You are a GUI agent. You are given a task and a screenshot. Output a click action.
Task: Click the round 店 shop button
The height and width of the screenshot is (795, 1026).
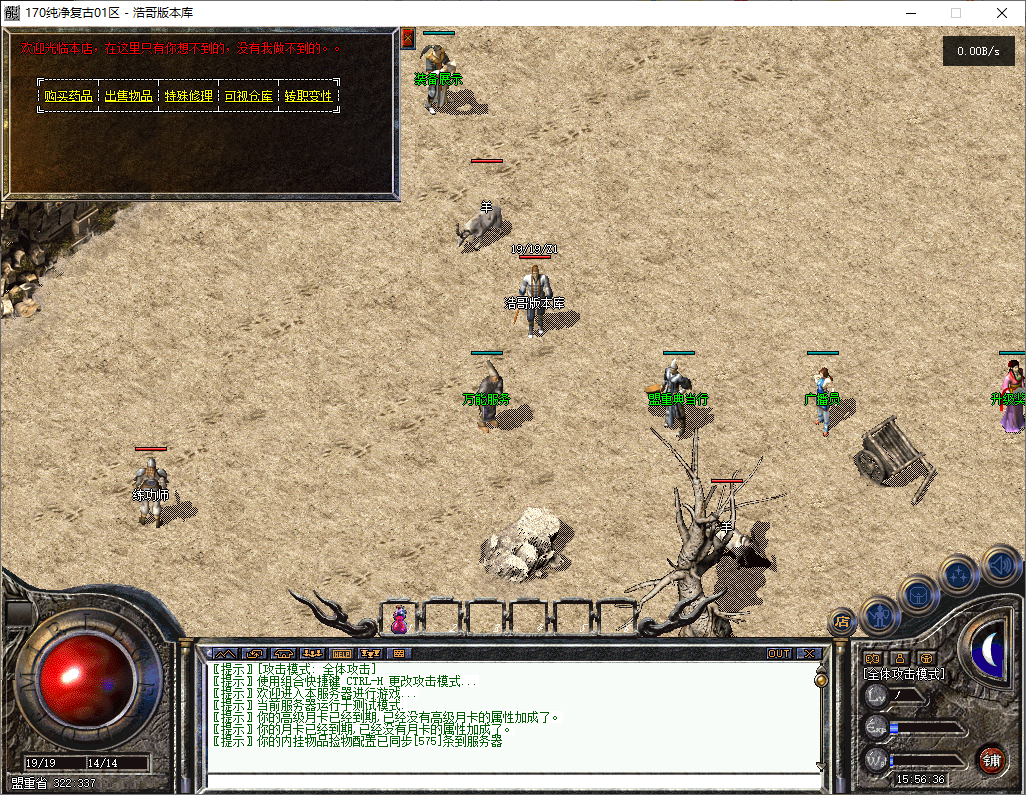coord(842,621)
